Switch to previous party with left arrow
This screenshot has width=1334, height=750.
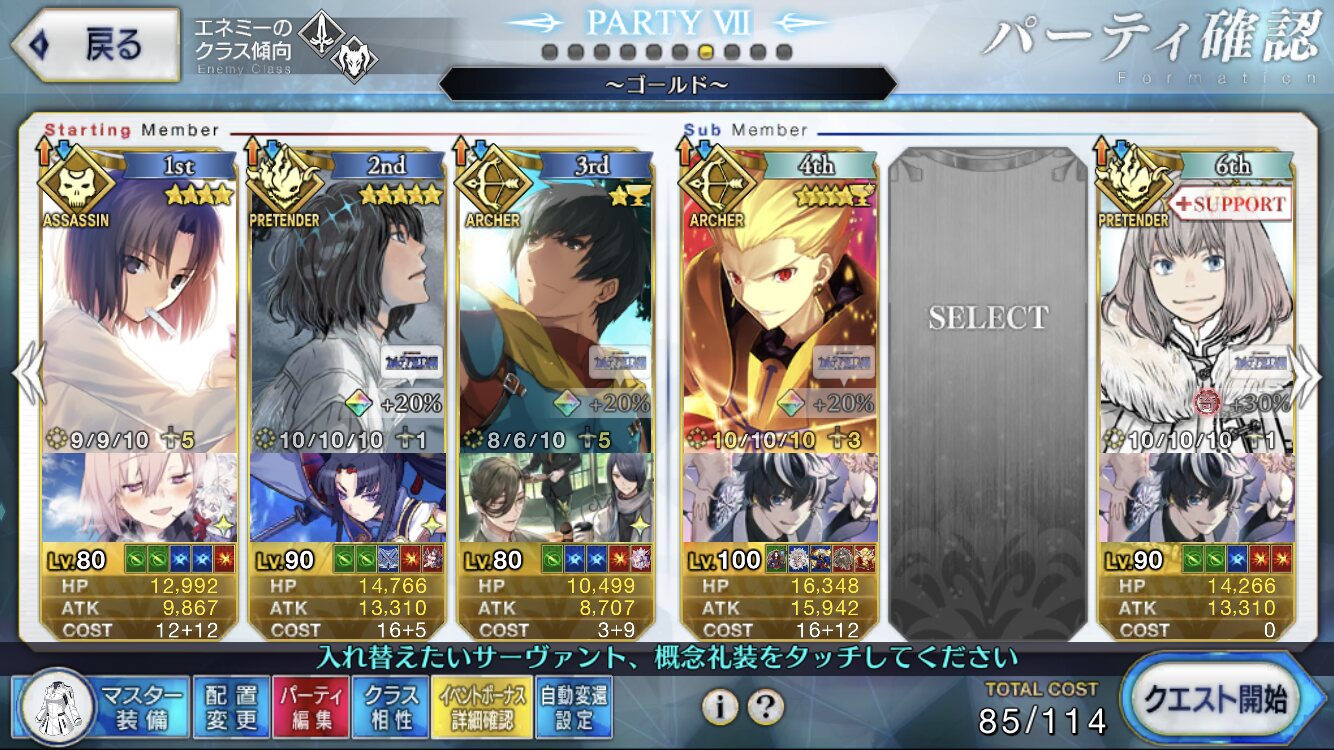point(26,372)
